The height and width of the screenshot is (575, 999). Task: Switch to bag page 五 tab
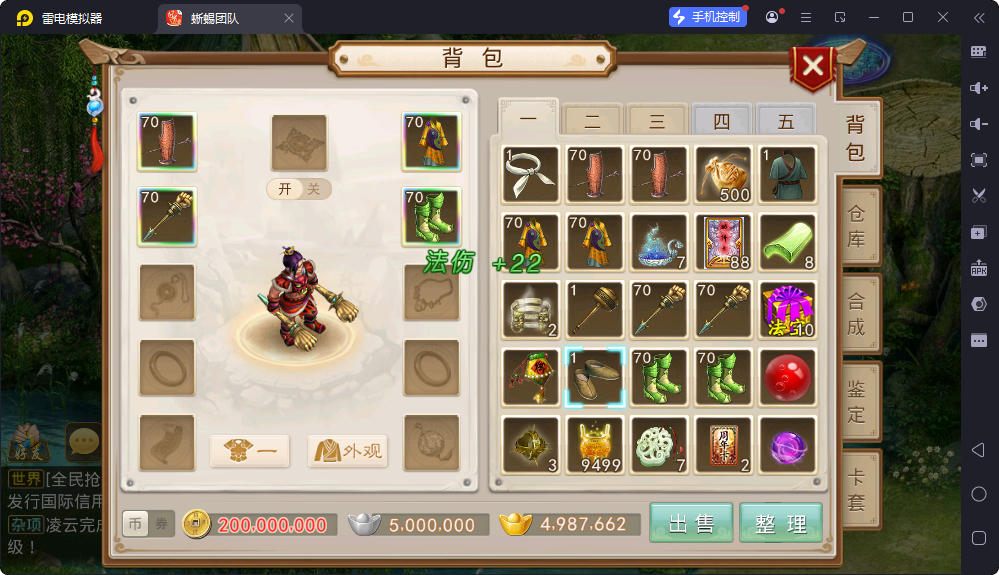[786, 122]
